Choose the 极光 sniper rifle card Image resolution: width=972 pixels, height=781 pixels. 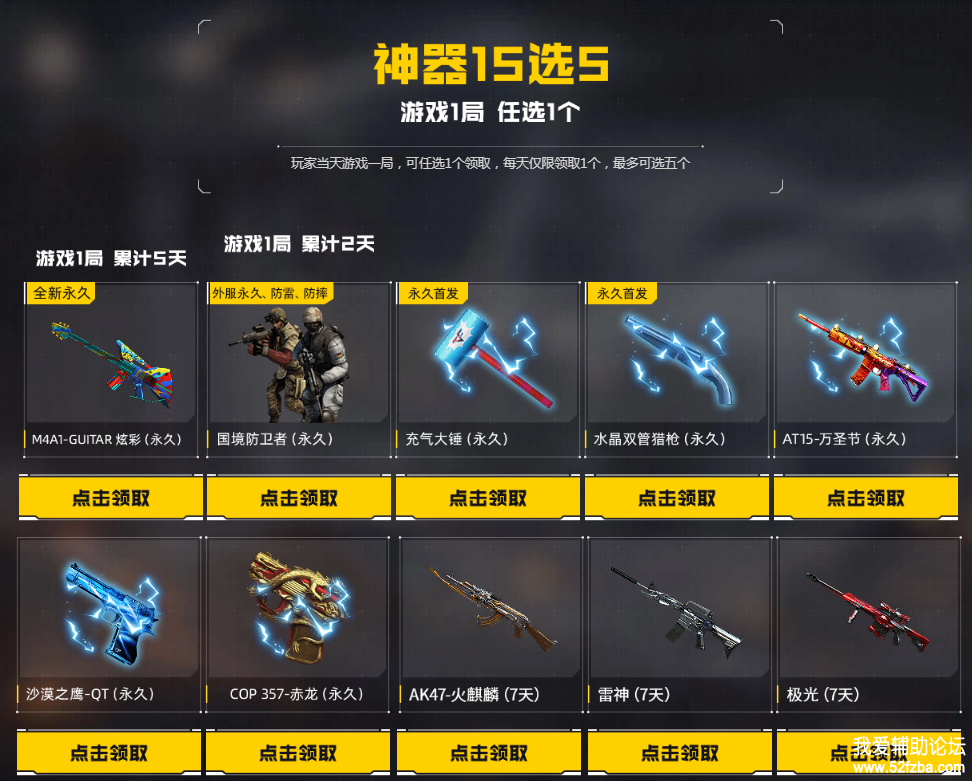[x=866, y=622]
